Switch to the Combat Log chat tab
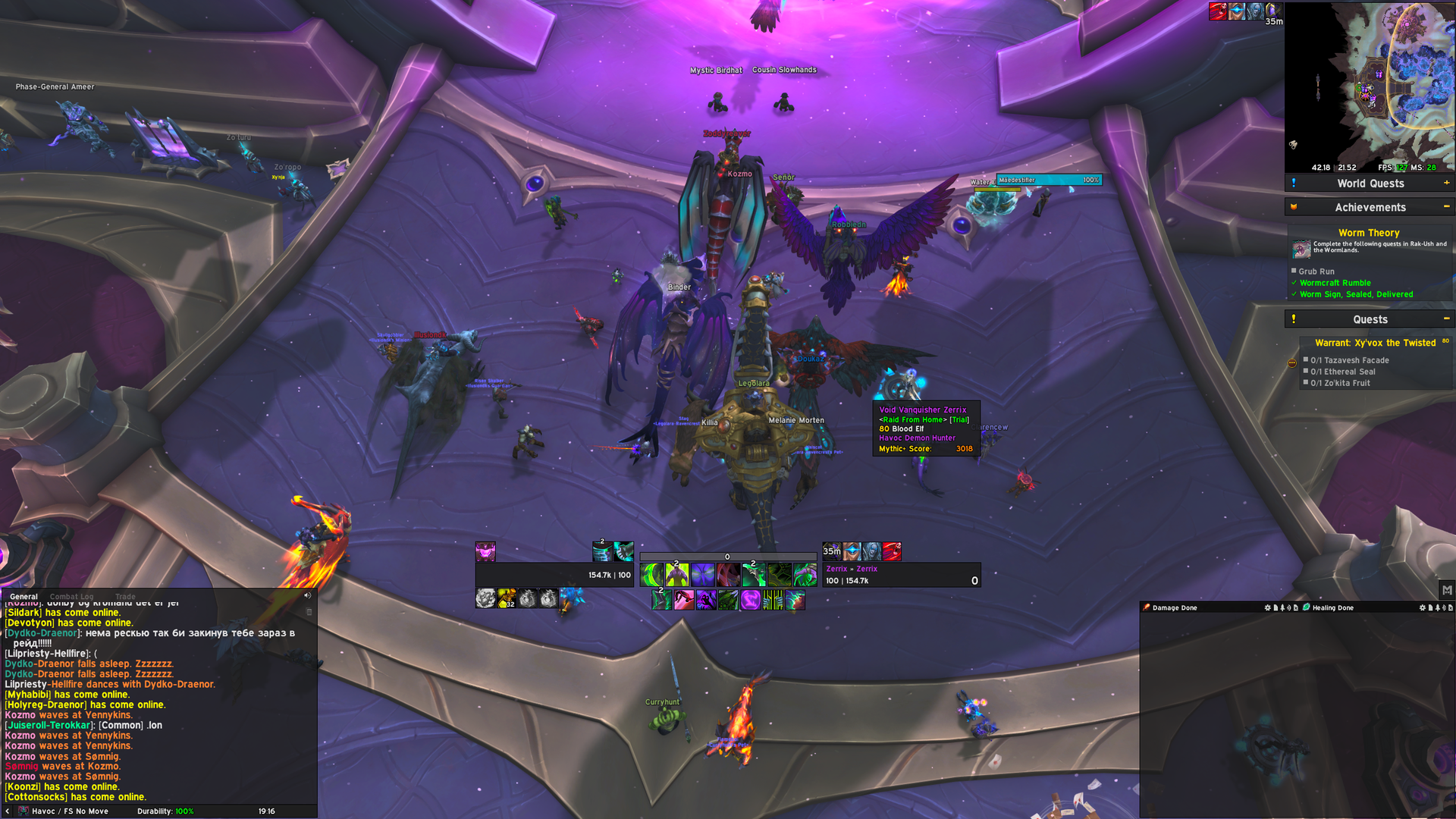 [x=71, y=597]
